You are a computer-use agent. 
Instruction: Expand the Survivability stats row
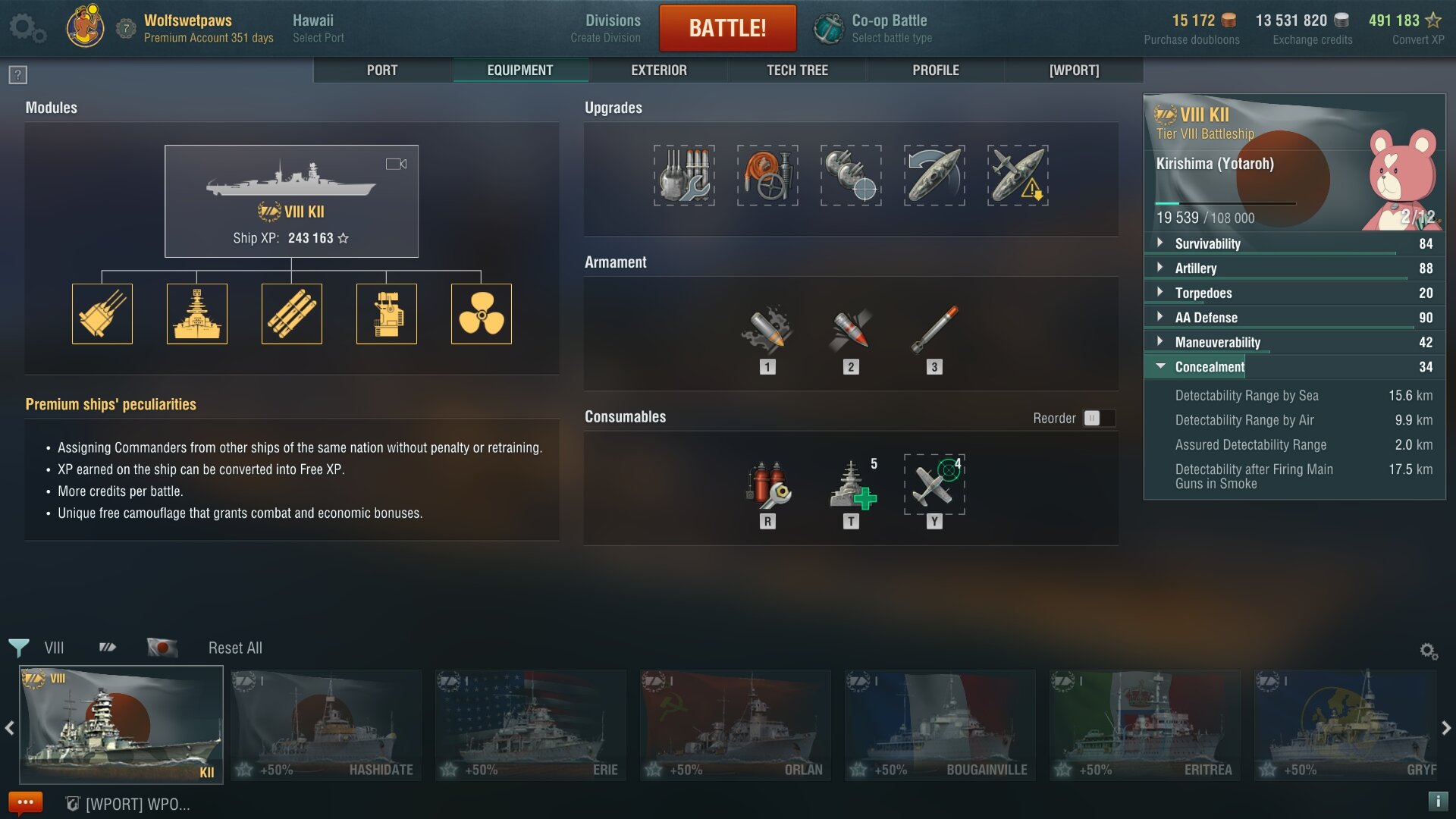tap(1207, 244)
